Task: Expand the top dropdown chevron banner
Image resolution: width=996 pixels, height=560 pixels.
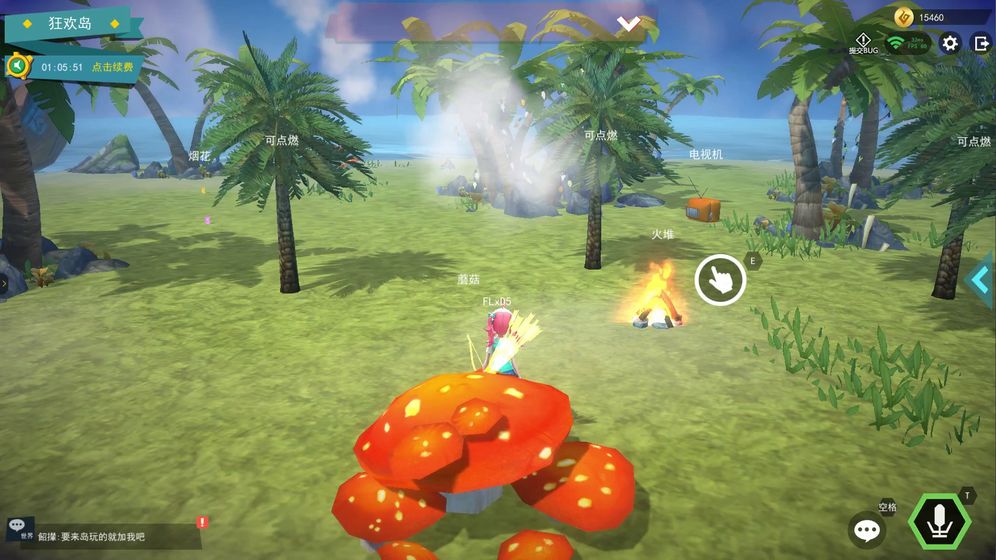Action: pos(628,23)
